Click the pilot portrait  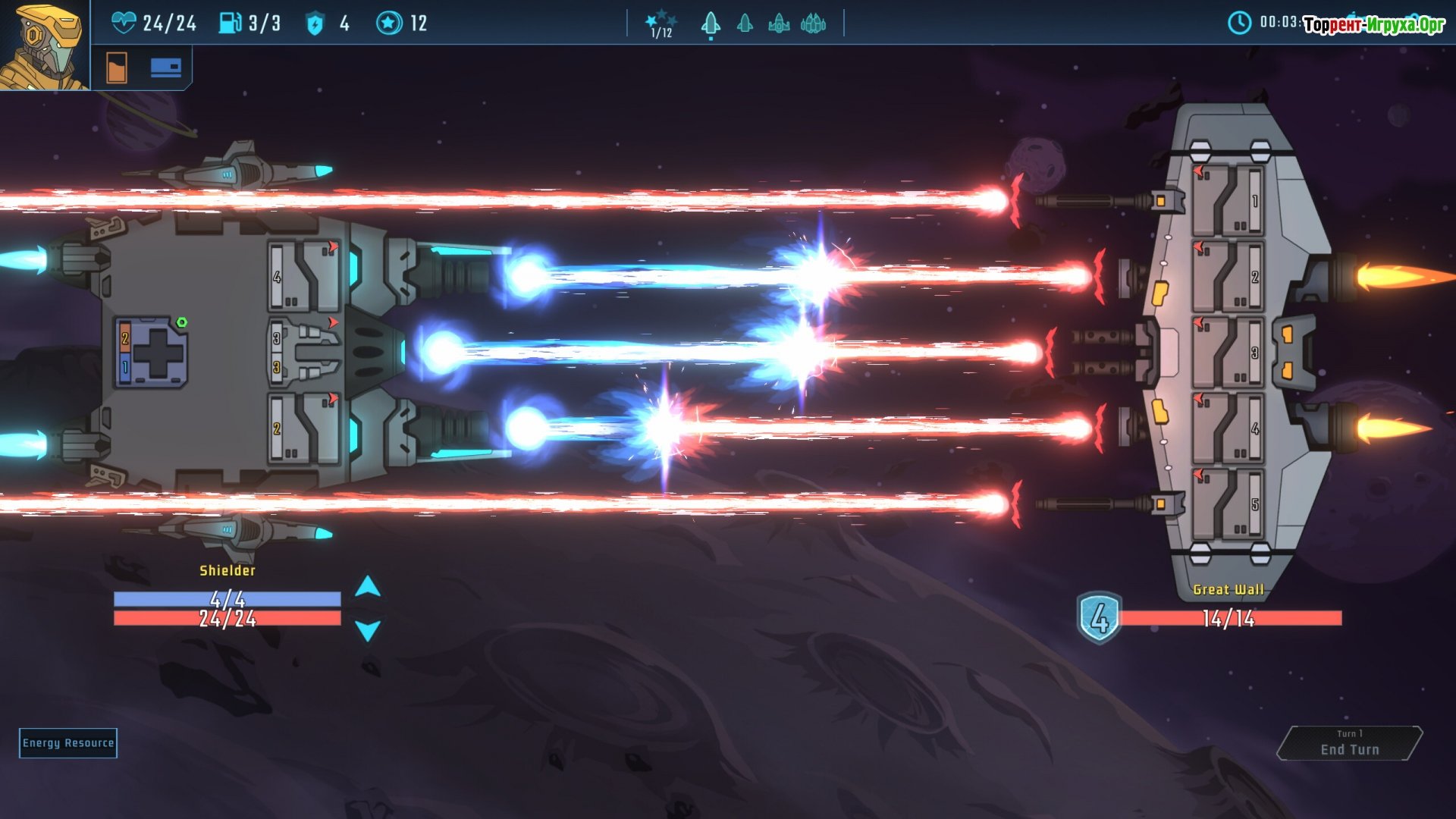[44, 45]
